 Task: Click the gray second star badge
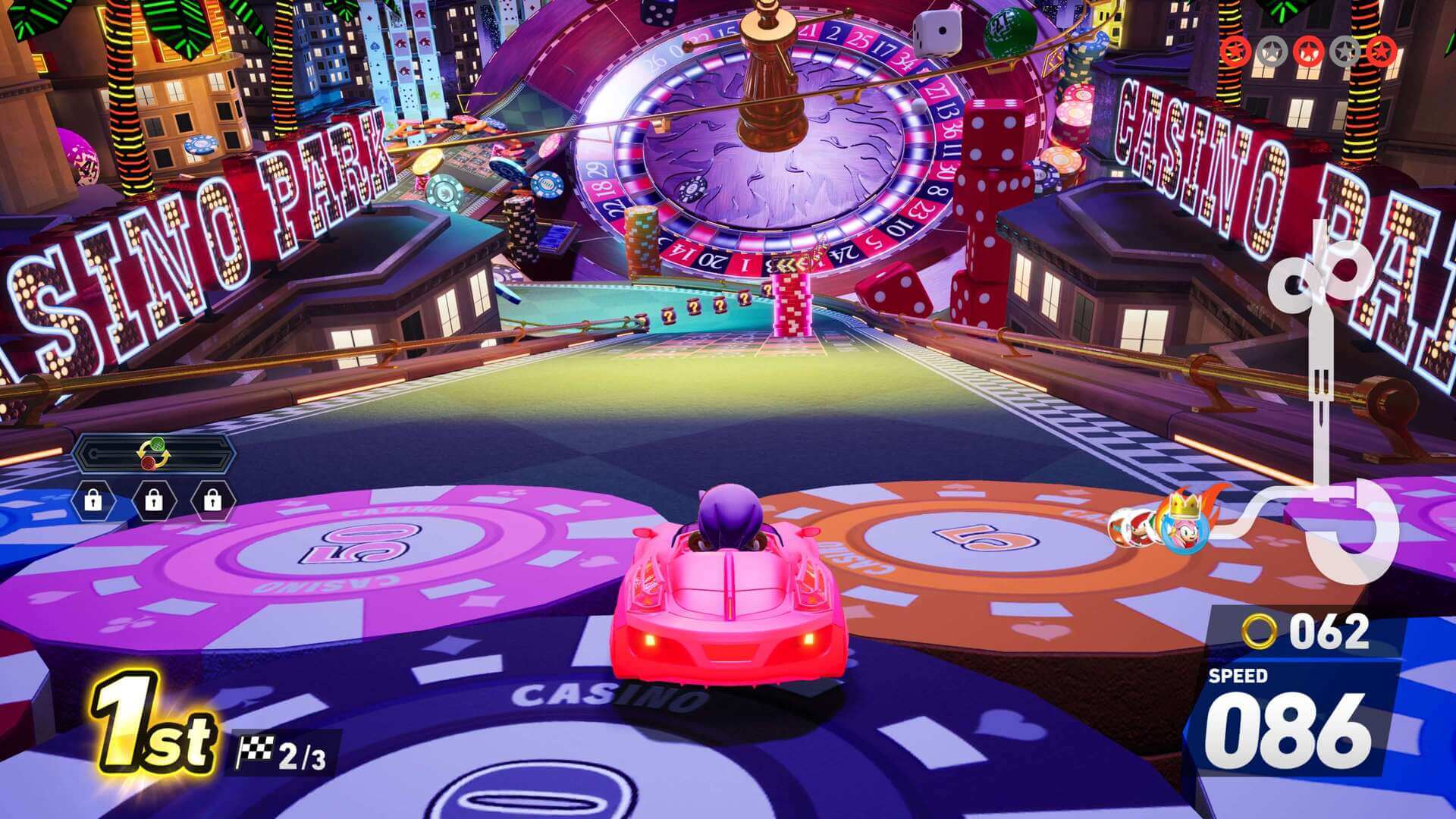coord(1271,52)
